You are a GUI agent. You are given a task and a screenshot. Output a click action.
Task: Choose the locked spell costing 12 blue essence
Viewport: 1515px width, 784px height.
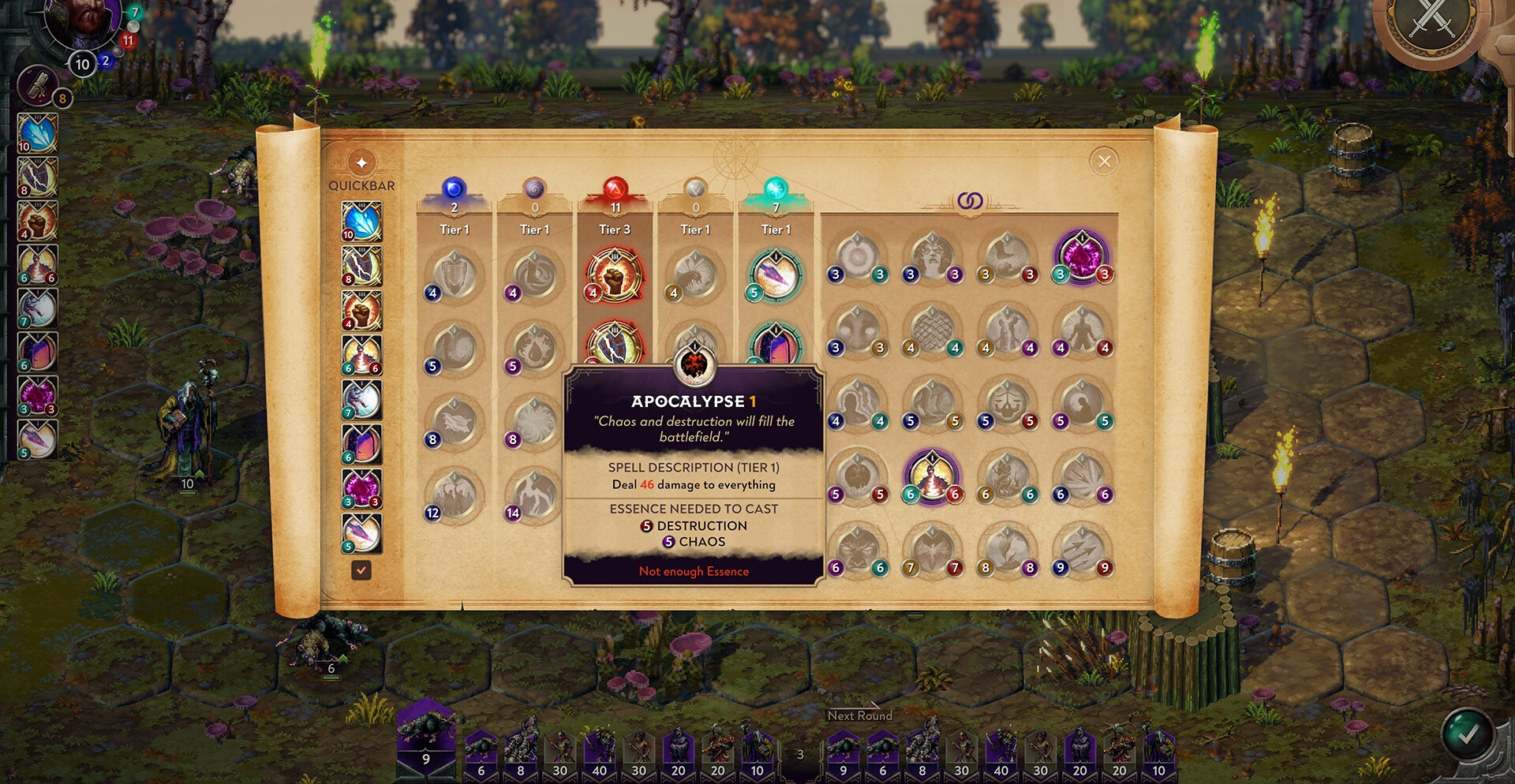coord(454,495)
